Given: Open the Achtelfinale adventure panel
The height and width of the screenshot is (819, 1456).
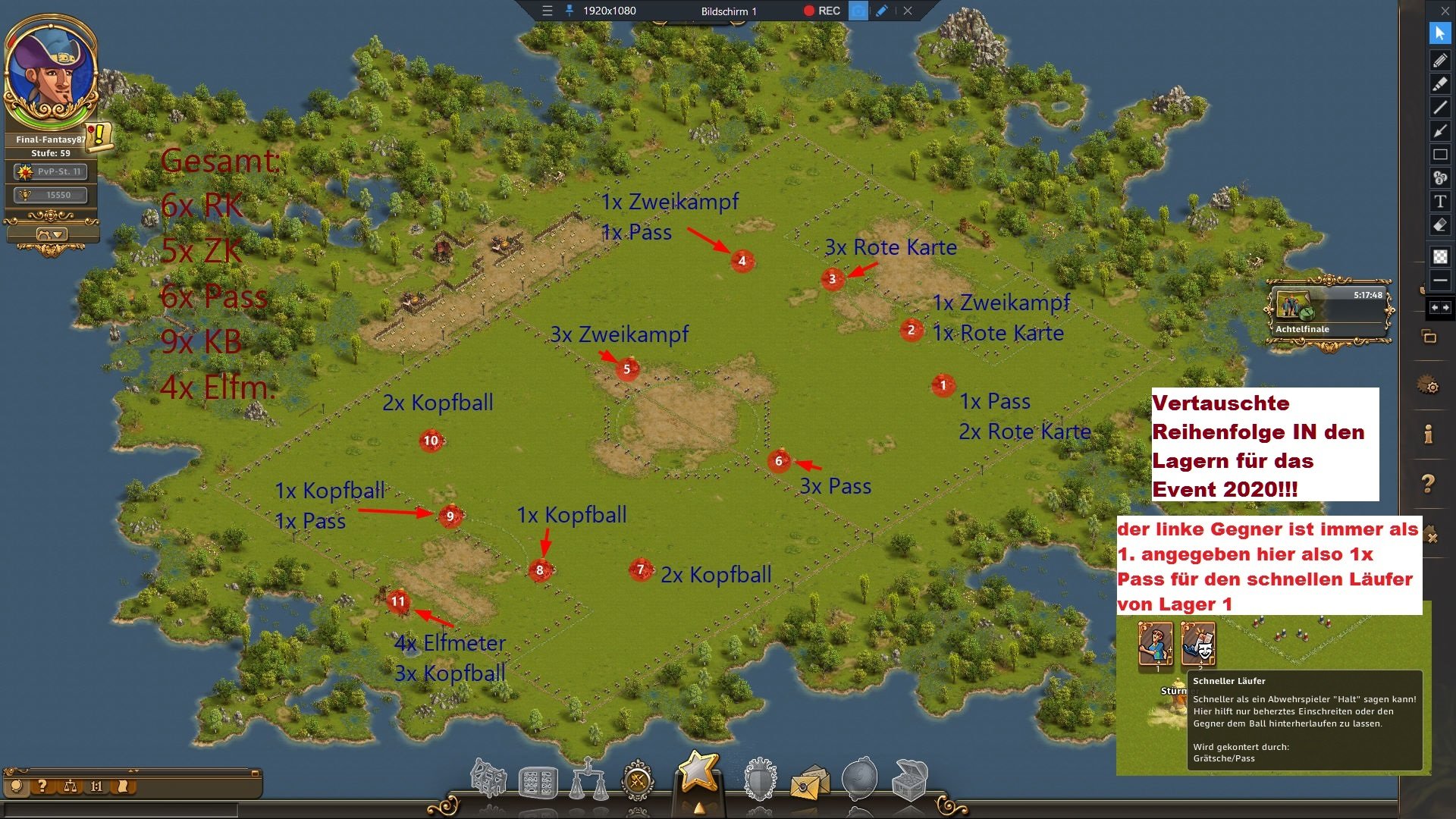Looking at the screenshot, I should (x=1329, y=312).
